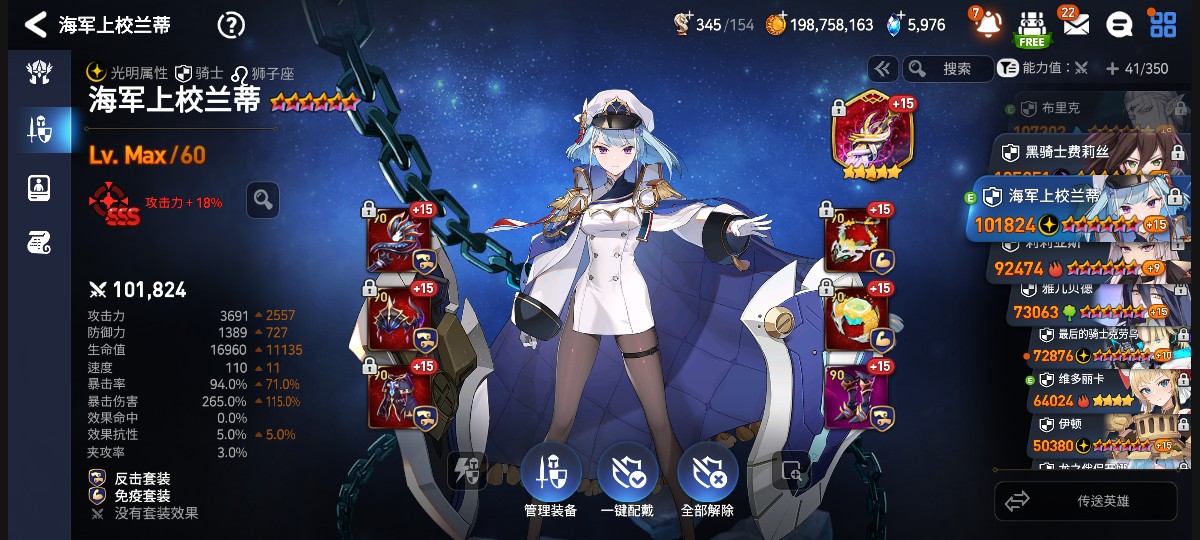Screen dimensions: 1200x540
Task: Open the notification bell
Action: 988,23
